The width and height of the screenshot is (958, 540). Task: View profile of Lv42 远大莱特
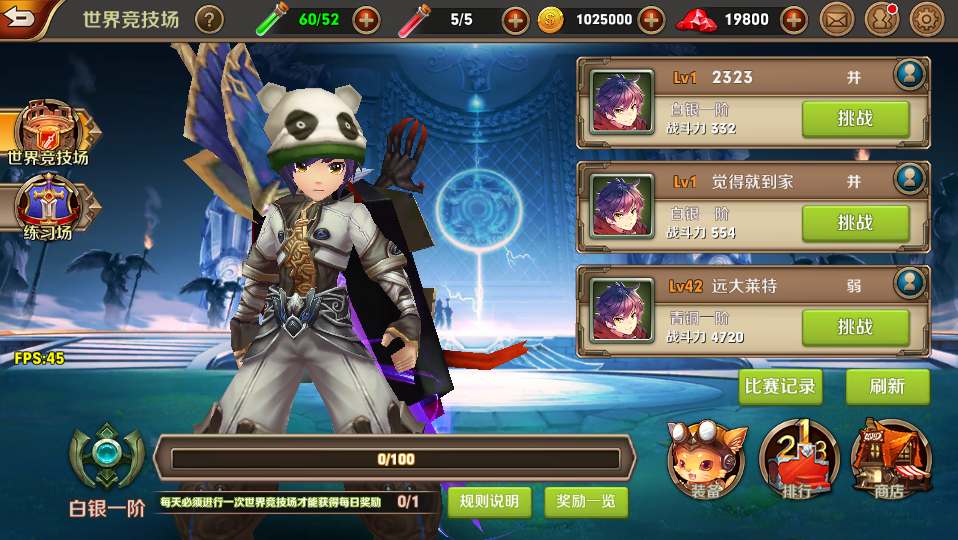pos(910,283)
